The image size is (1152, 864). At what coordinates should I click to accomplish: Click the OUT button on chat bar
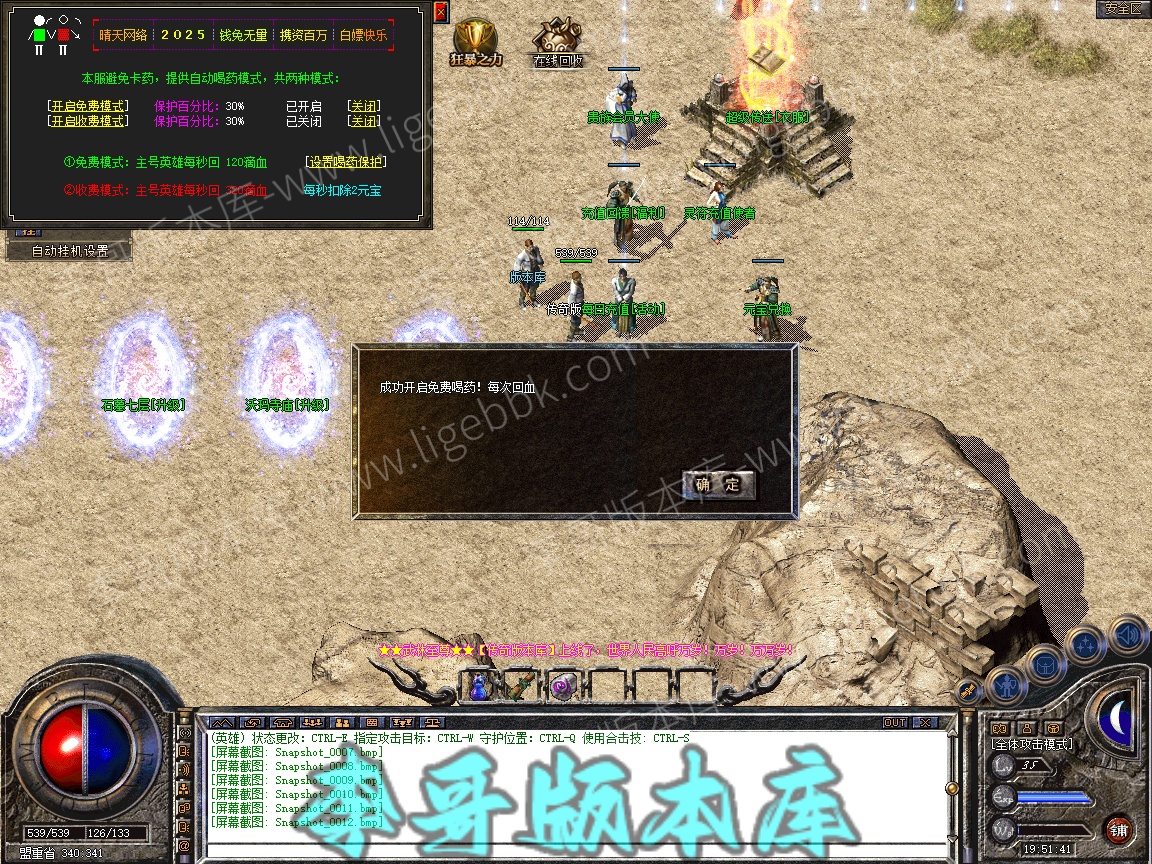coord(895,722)
